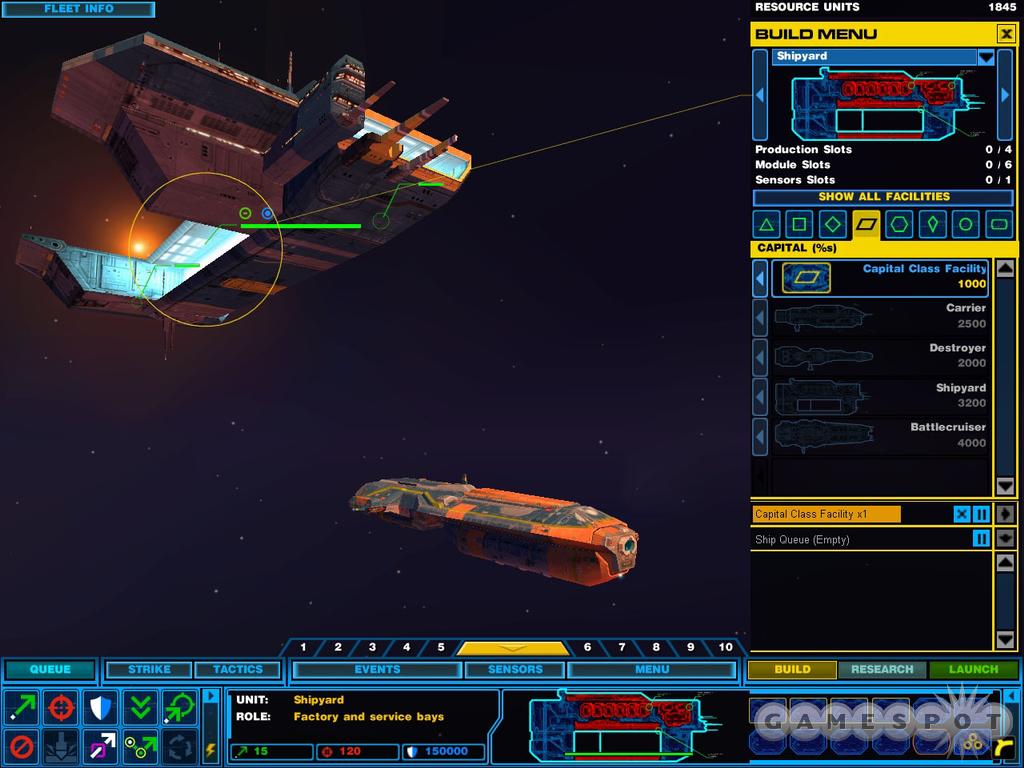Viewport: 1024px width, 768px height.
Task: Click the red stop command icon
Action: [x=22, y=746]
